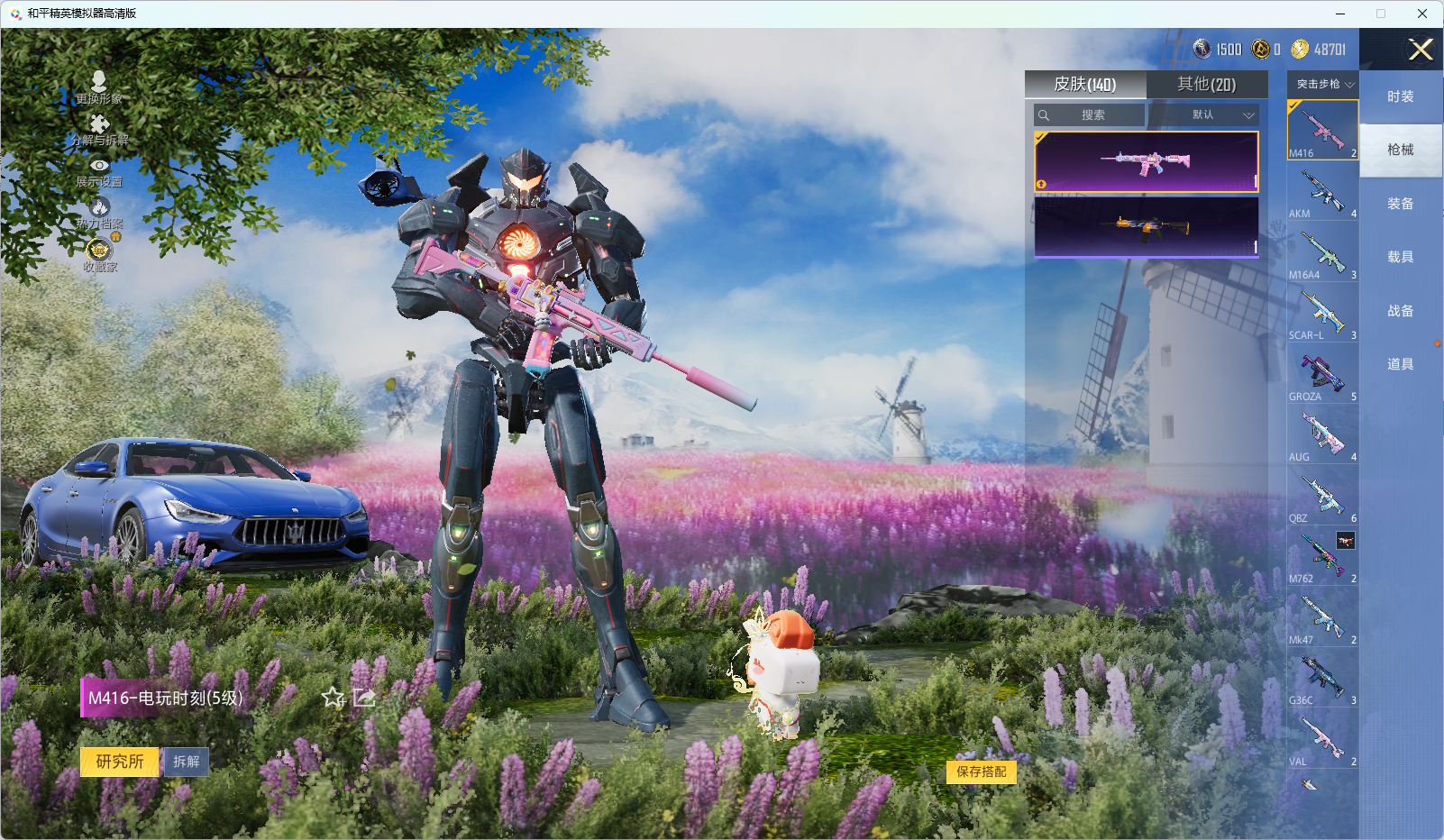Open the 时装 outfit category
This screenshot has height=840, width=1444.
(x=1400, y=97)
